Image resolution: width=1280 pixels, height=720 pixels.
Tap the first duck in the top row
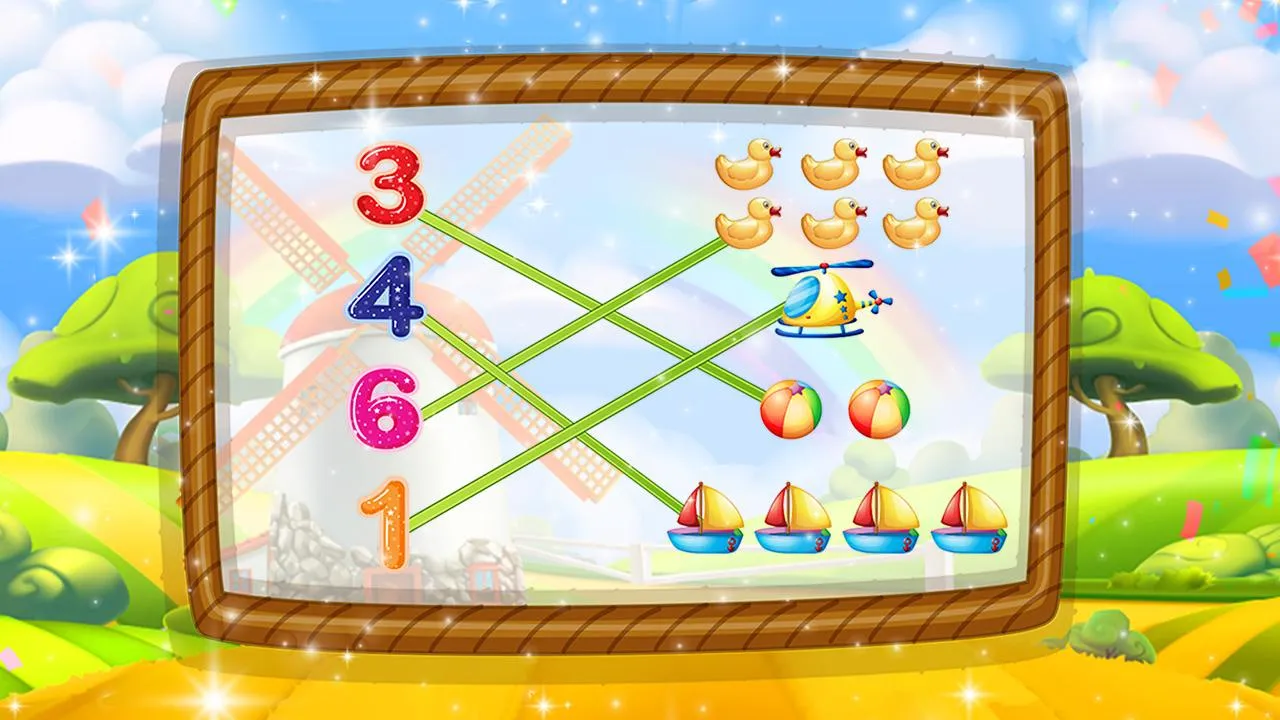coord(745,165)
